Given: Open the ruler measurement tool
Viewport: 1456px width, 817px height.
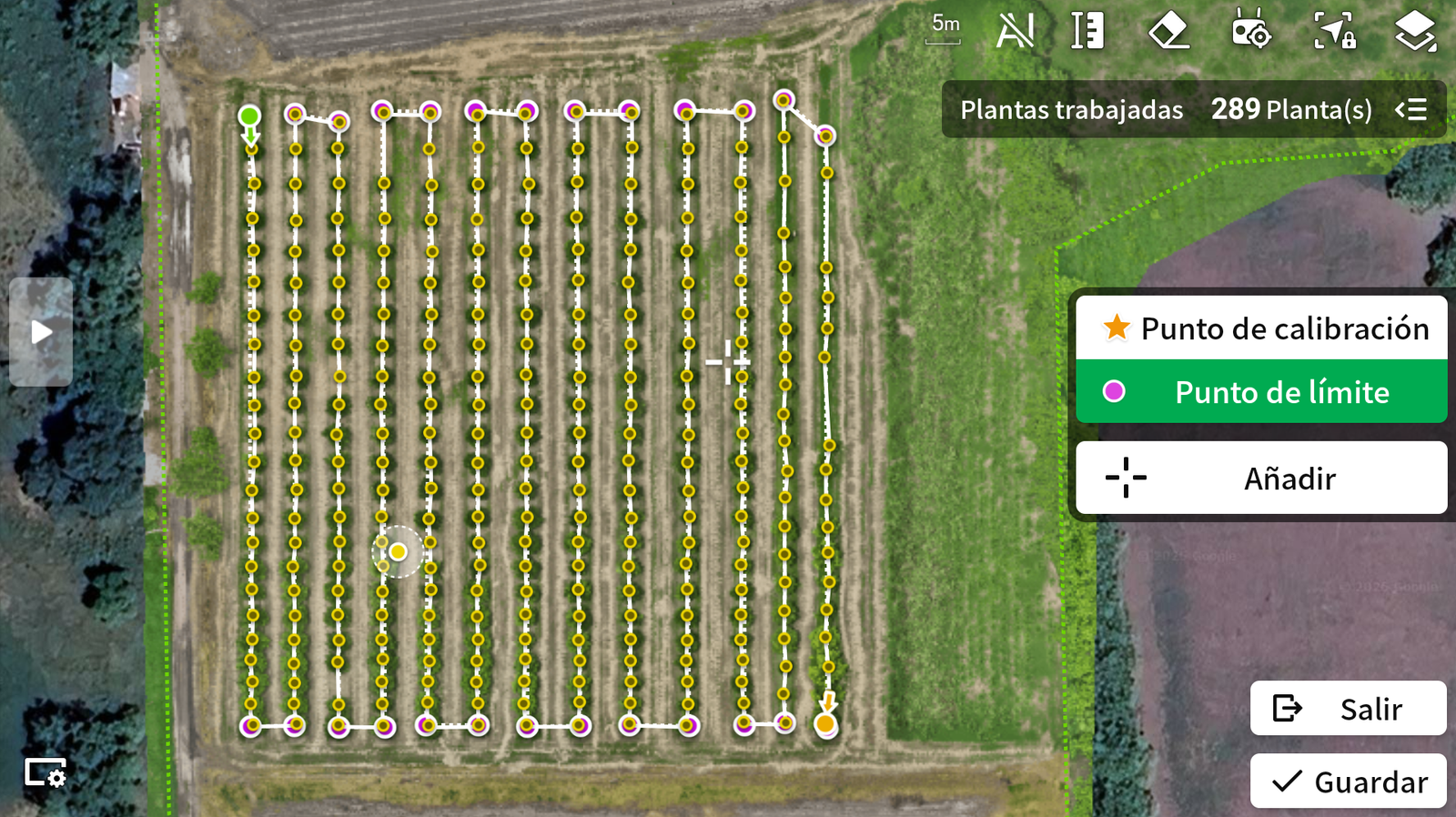Looking at the screenshot, I should click(x=1087, y=32).
